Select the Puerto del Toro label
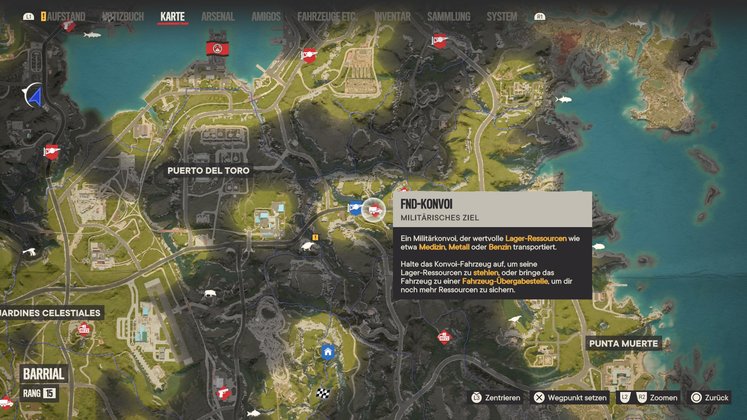This screenshot has height=420, width=747. tap(209, 171)
